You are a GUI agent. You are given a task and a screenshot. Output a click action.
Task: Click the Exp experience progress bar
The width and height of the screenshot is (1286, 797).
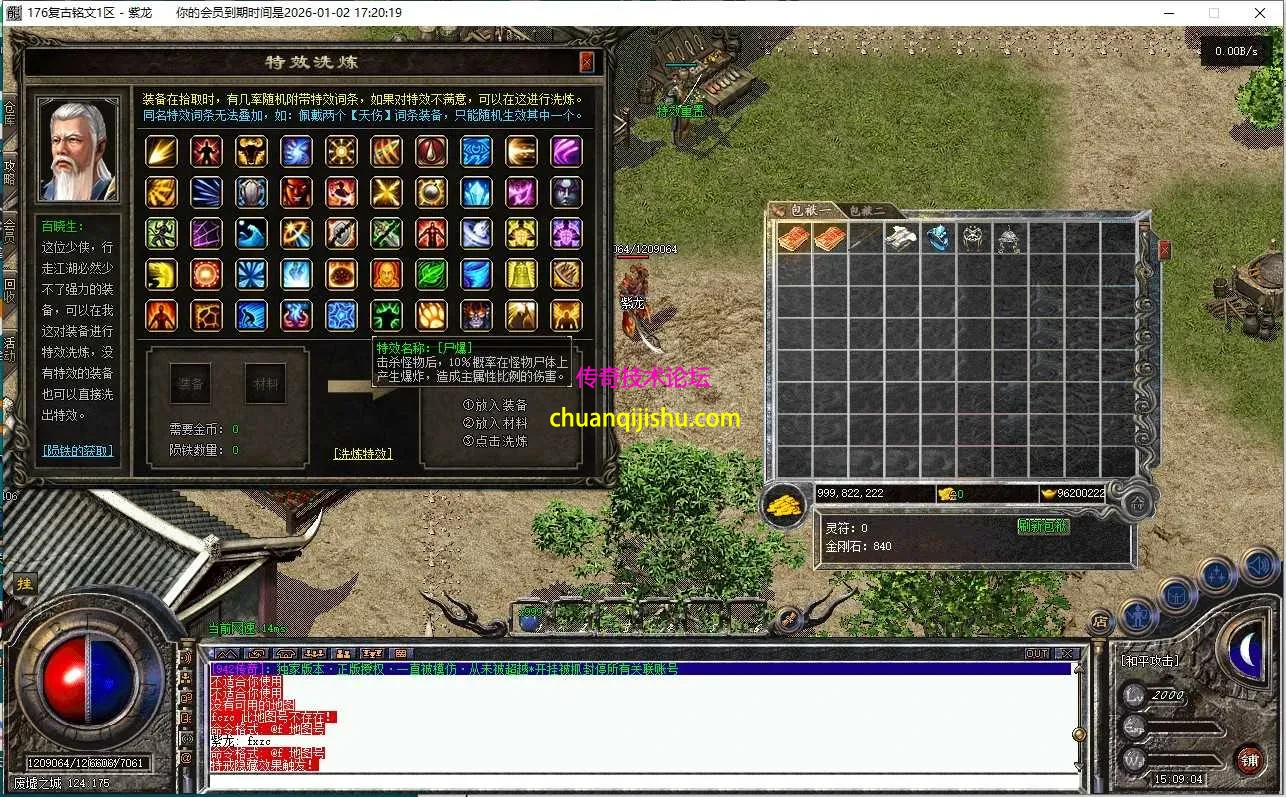[1185, 729]
